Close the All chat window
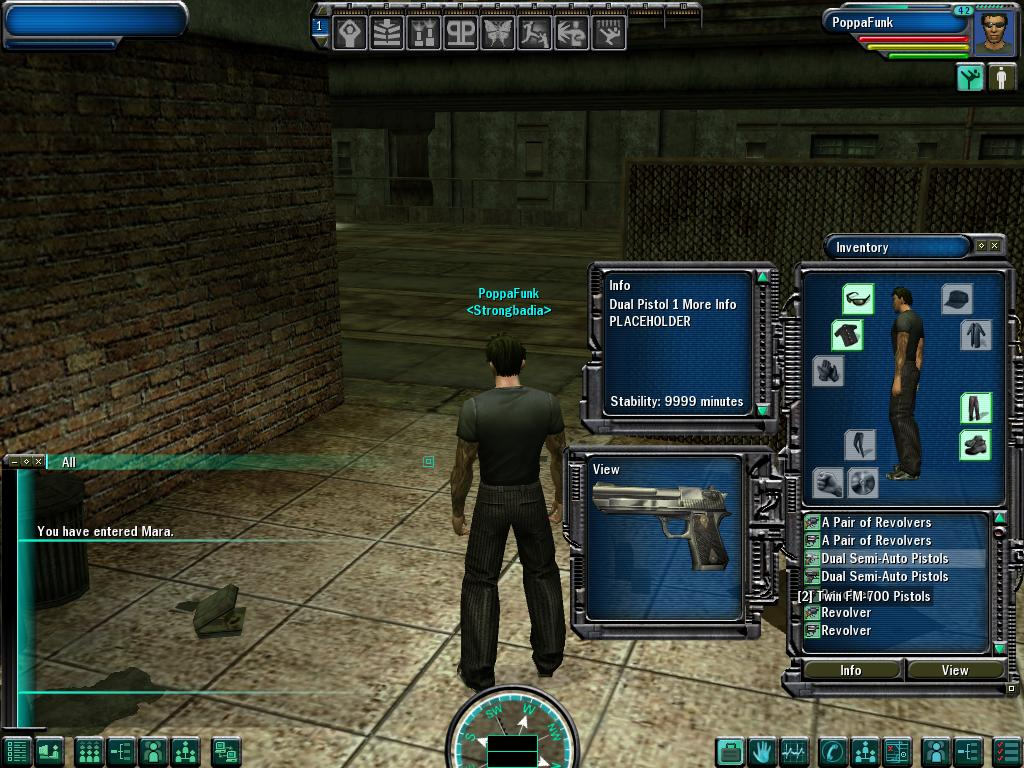 [x=39, y=462]
